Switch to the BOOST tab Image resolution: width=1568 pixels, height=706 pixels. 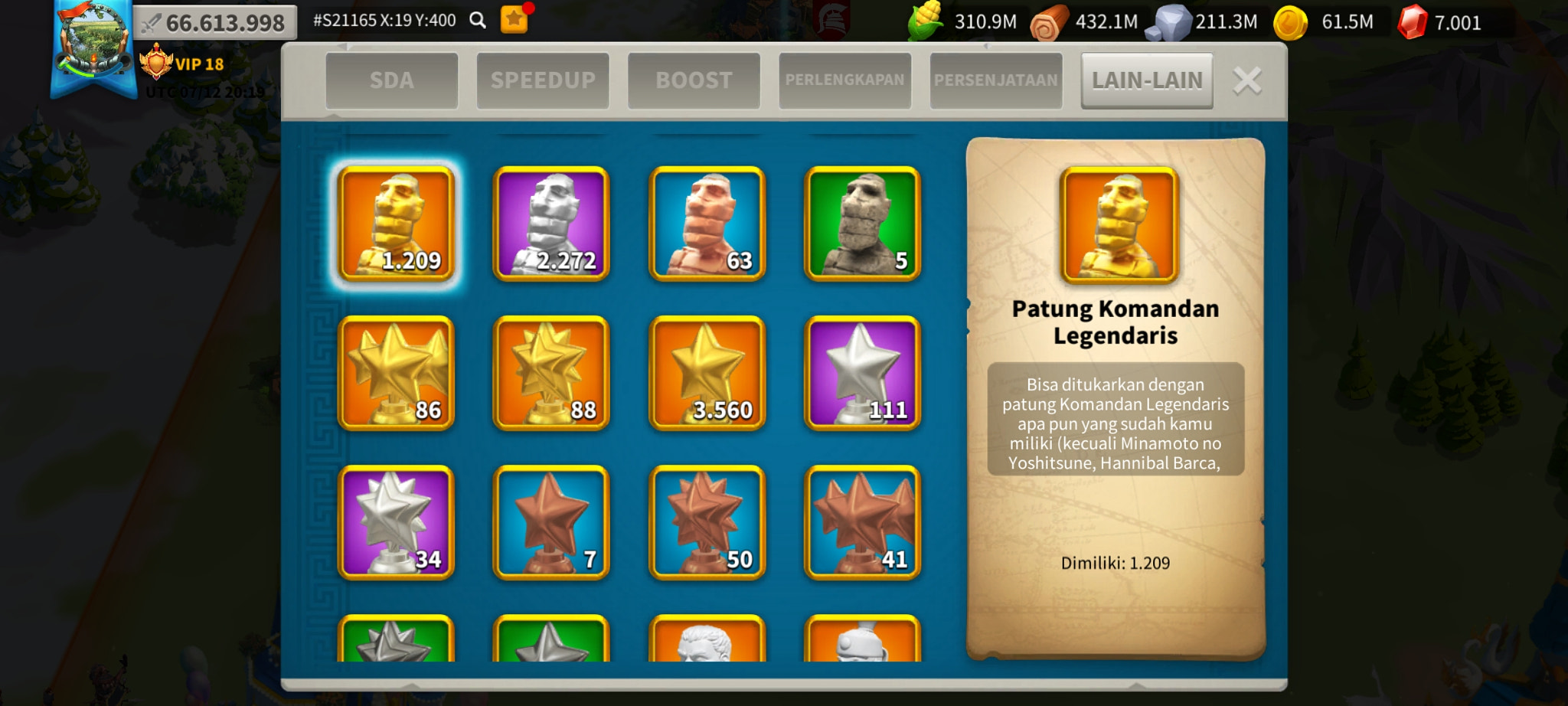[x=694, y=79]
